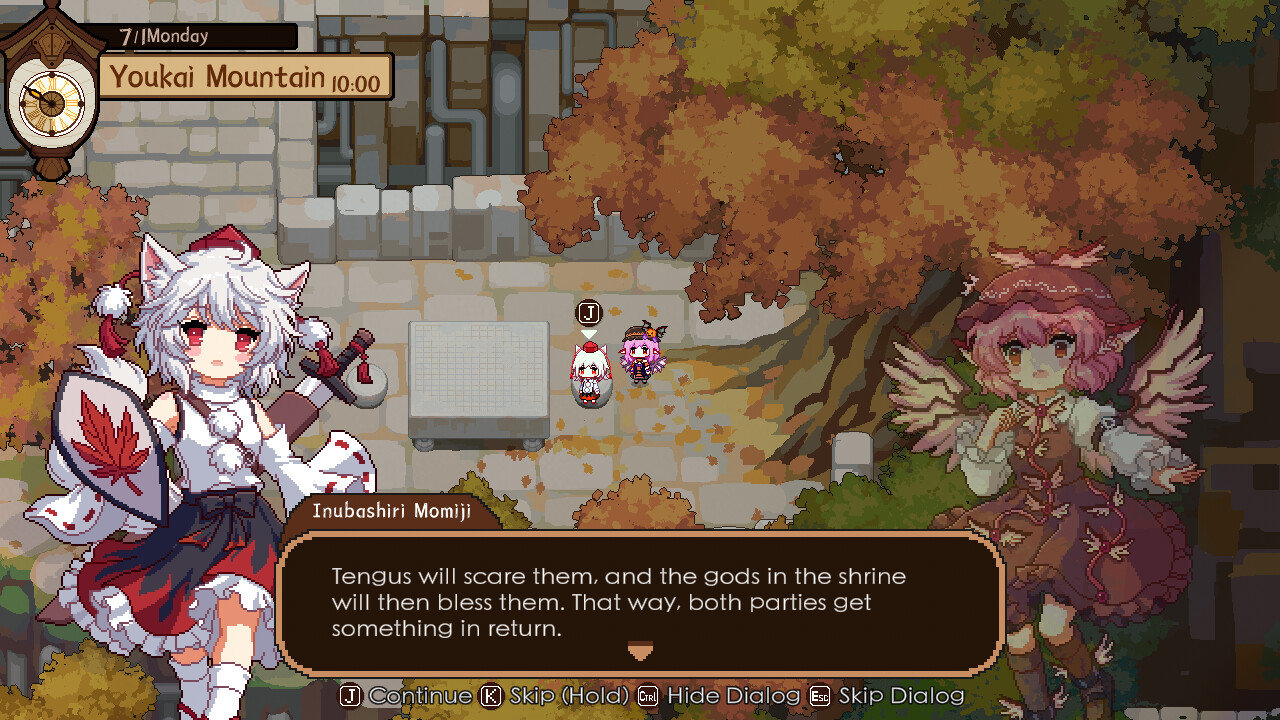Click the down-arrow continue indicator in the dialog
Image resolution: width=1280 pixels, height=720 pixels.
(x=639, y=651)
